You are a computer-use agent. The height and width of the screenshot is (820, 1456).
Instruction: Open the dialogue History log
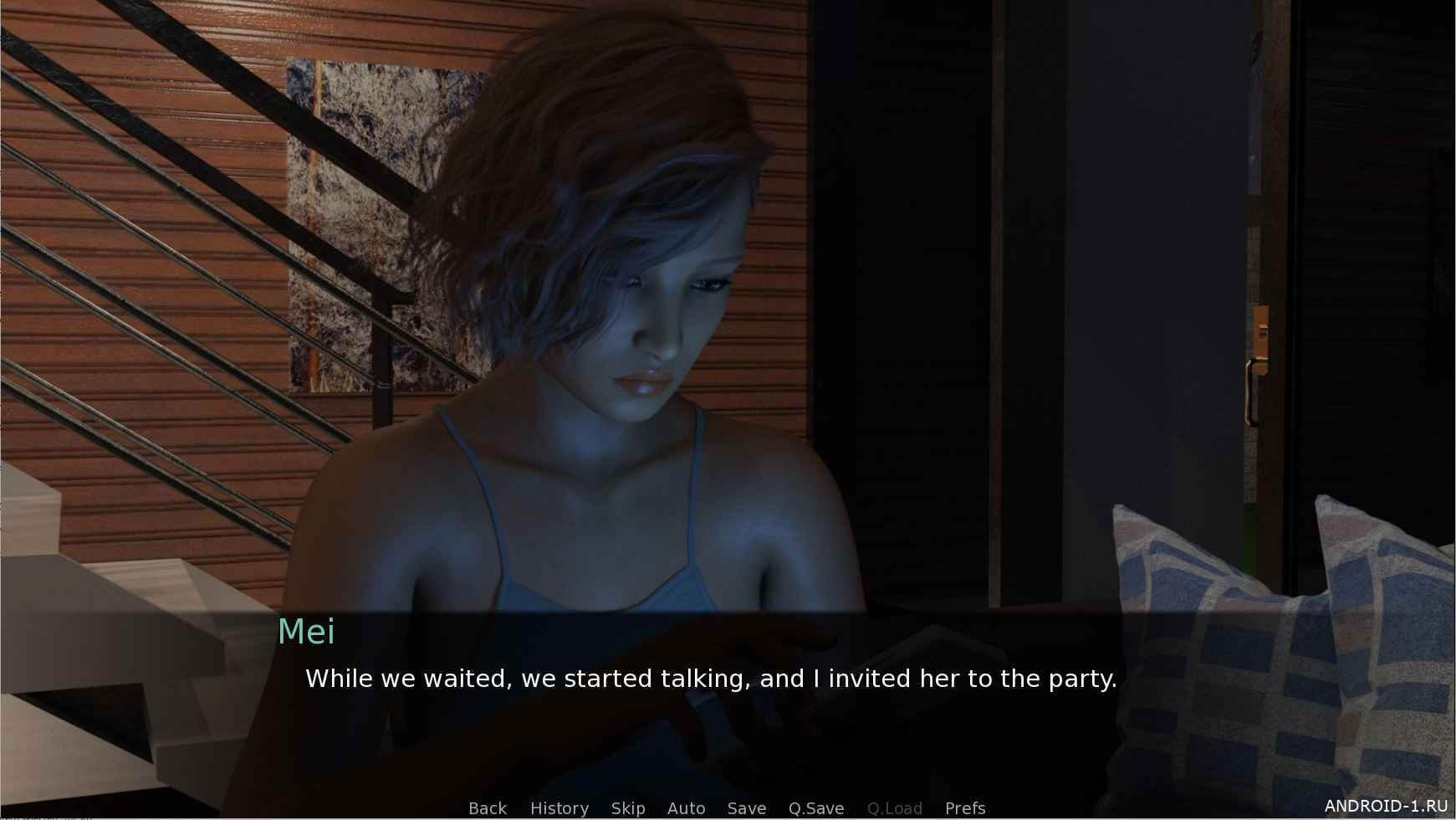(559, 808)
